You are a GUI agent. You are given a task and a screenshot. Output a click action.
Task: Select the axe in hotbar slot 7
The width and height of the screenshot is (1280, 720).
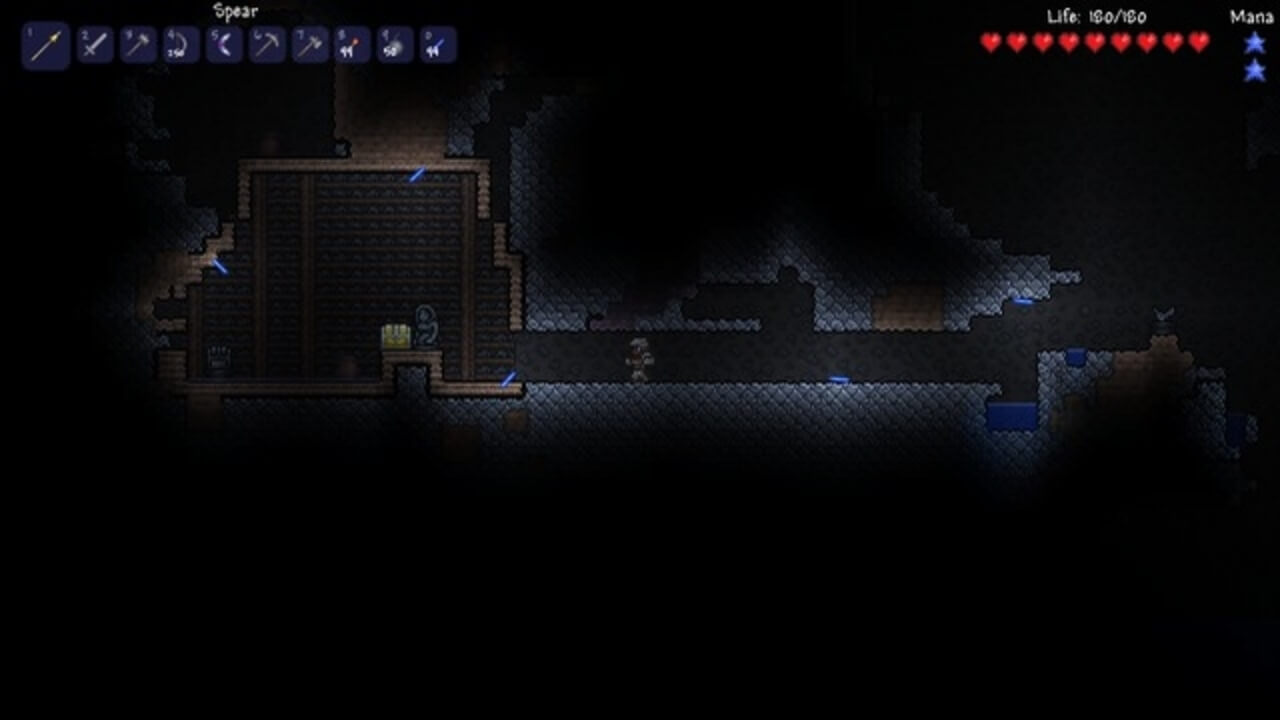point(309,43)
